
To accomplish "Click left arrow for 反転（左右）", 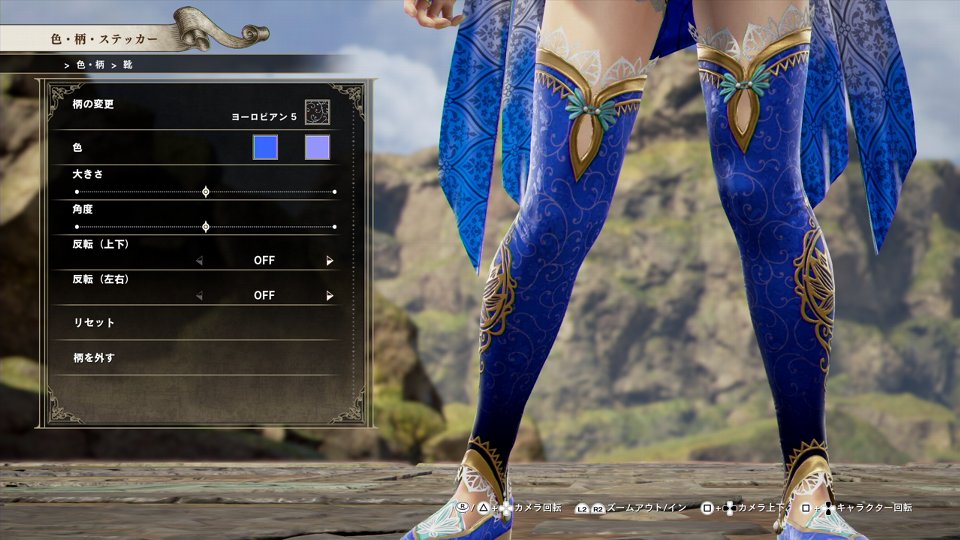I will tap(199, 296).
